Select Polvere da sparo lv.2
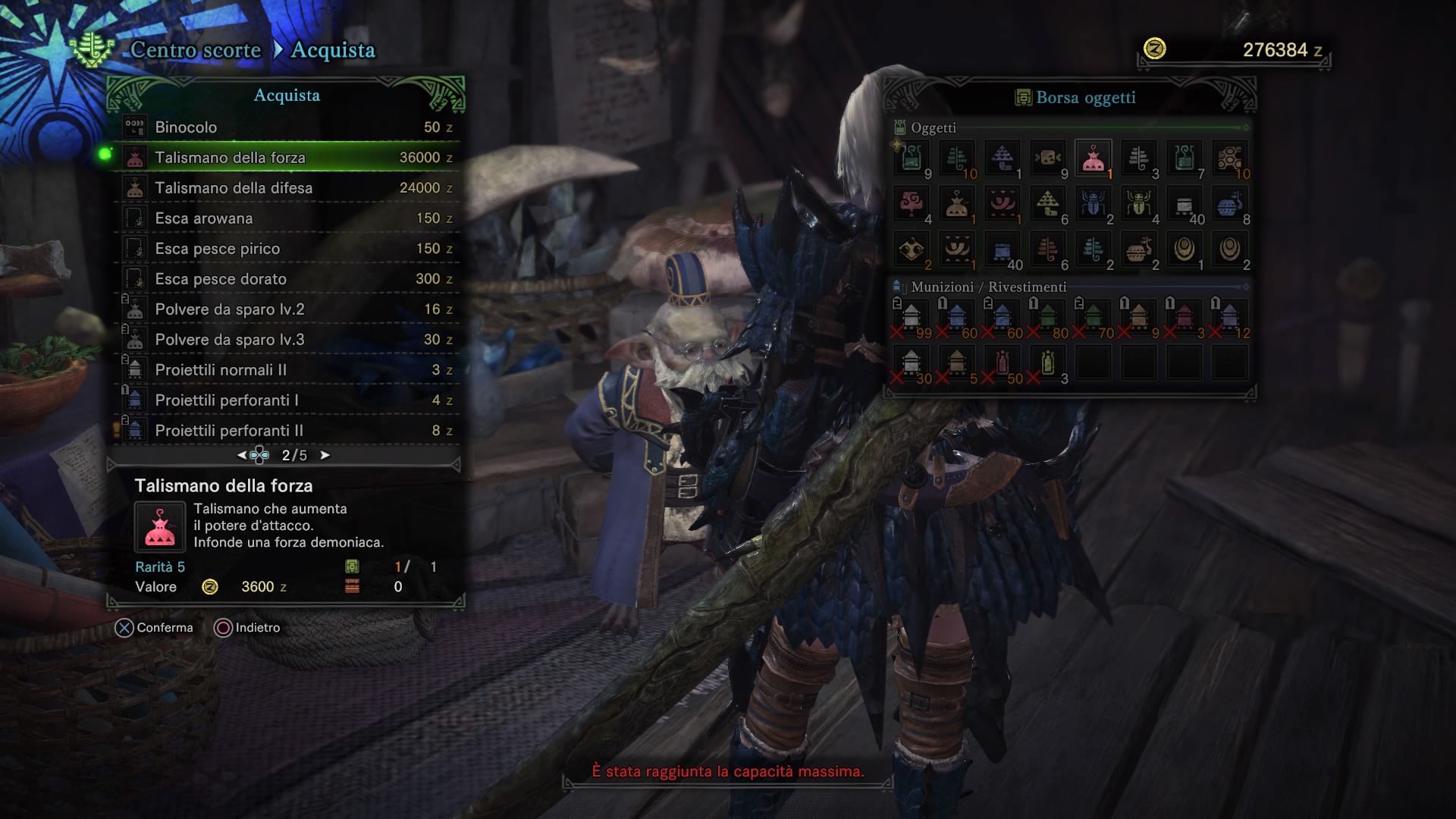Image resolution: width=1456 pixels, height=819 pixels. tap(288, 309)
